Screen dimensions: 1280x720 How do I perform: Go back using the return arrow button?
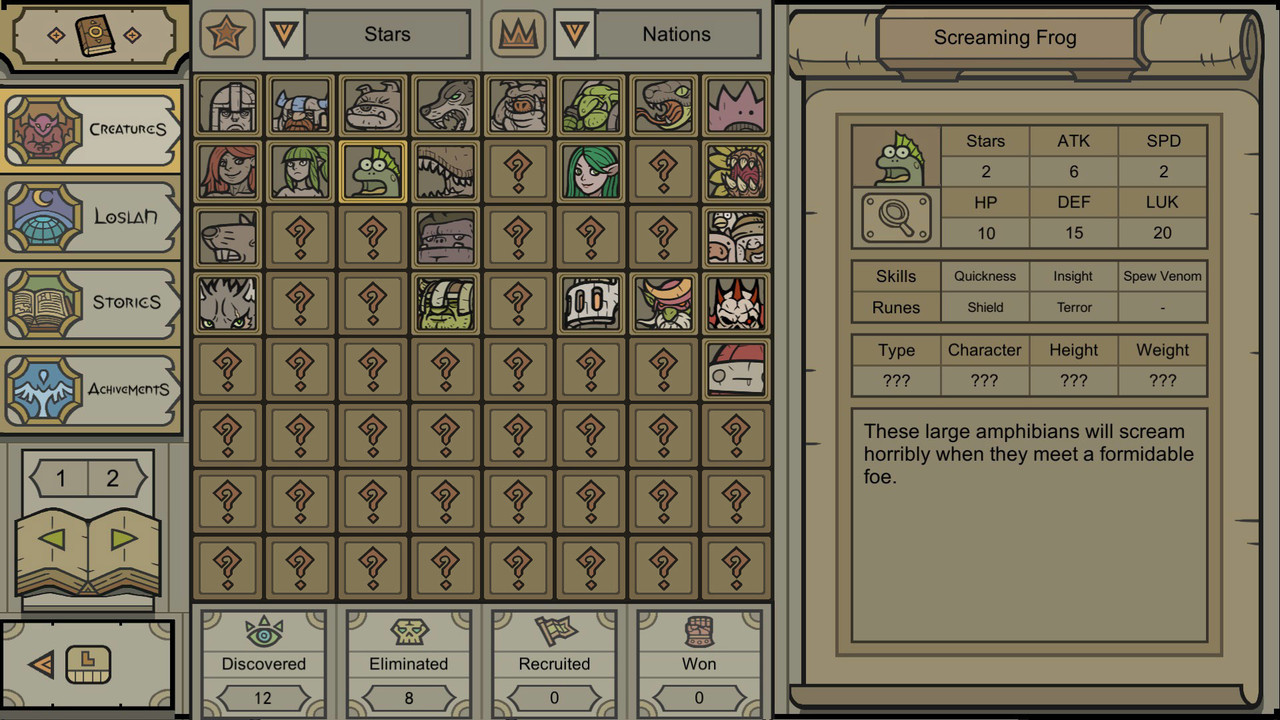[x=42, y=664]
